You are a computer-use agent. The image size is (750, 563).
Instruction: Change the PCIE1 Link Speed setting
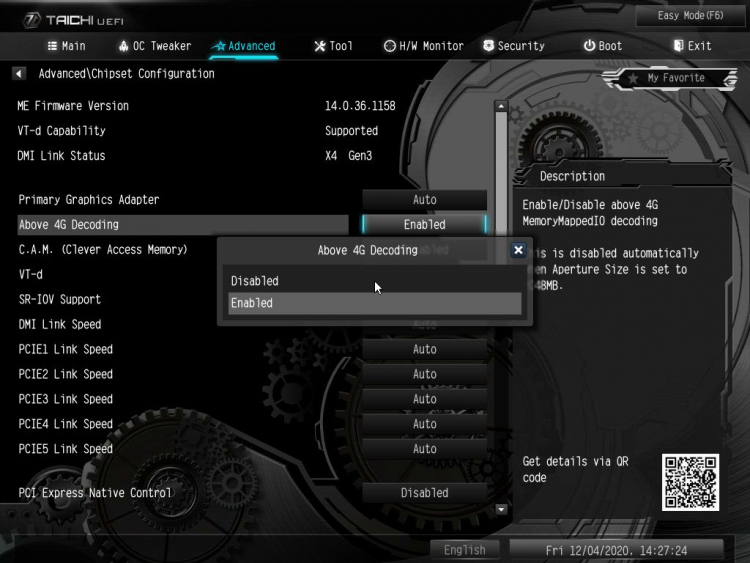coord(424,349)
